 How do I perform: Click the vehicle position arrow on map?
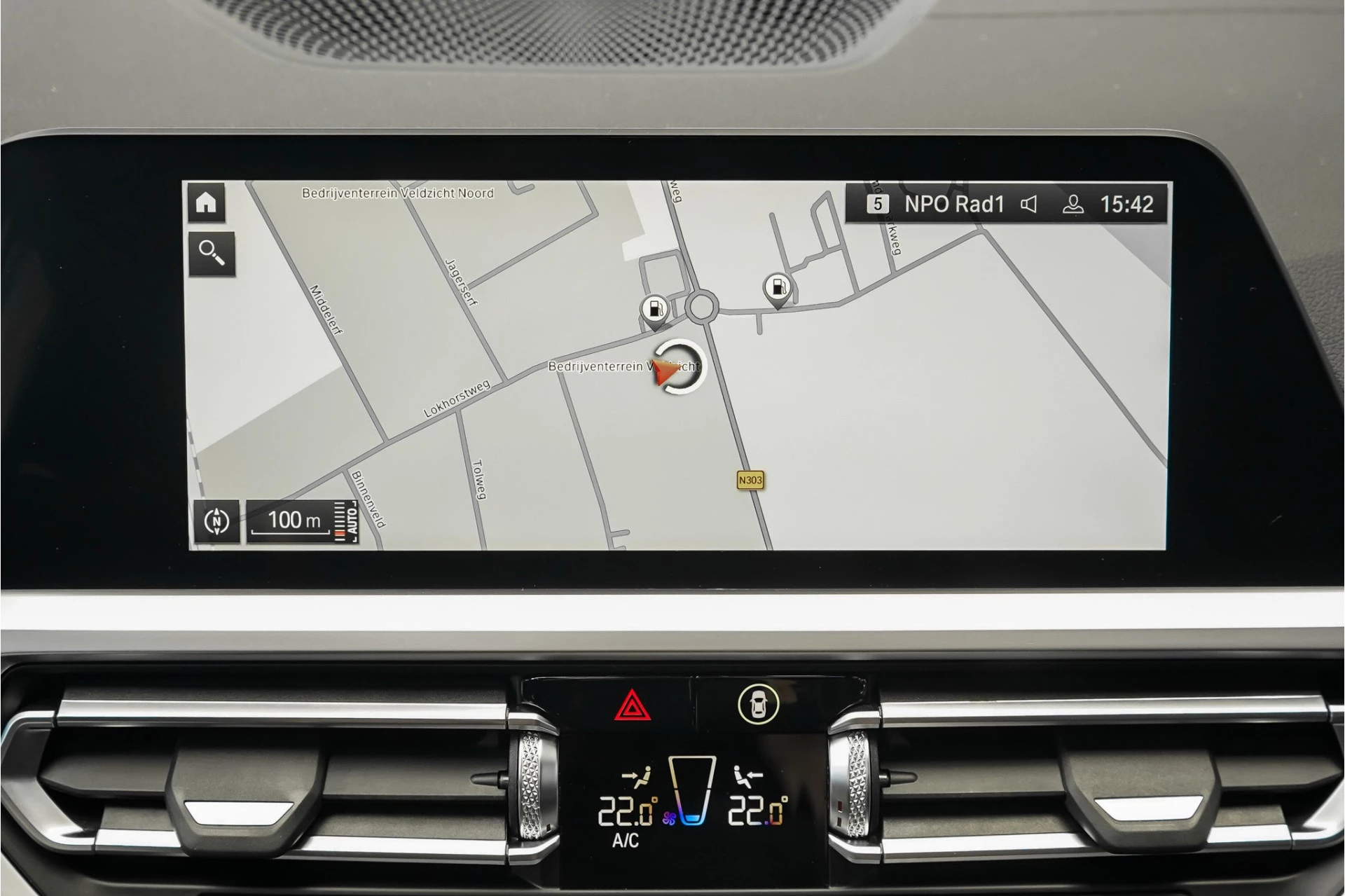[x=665, y=369]
